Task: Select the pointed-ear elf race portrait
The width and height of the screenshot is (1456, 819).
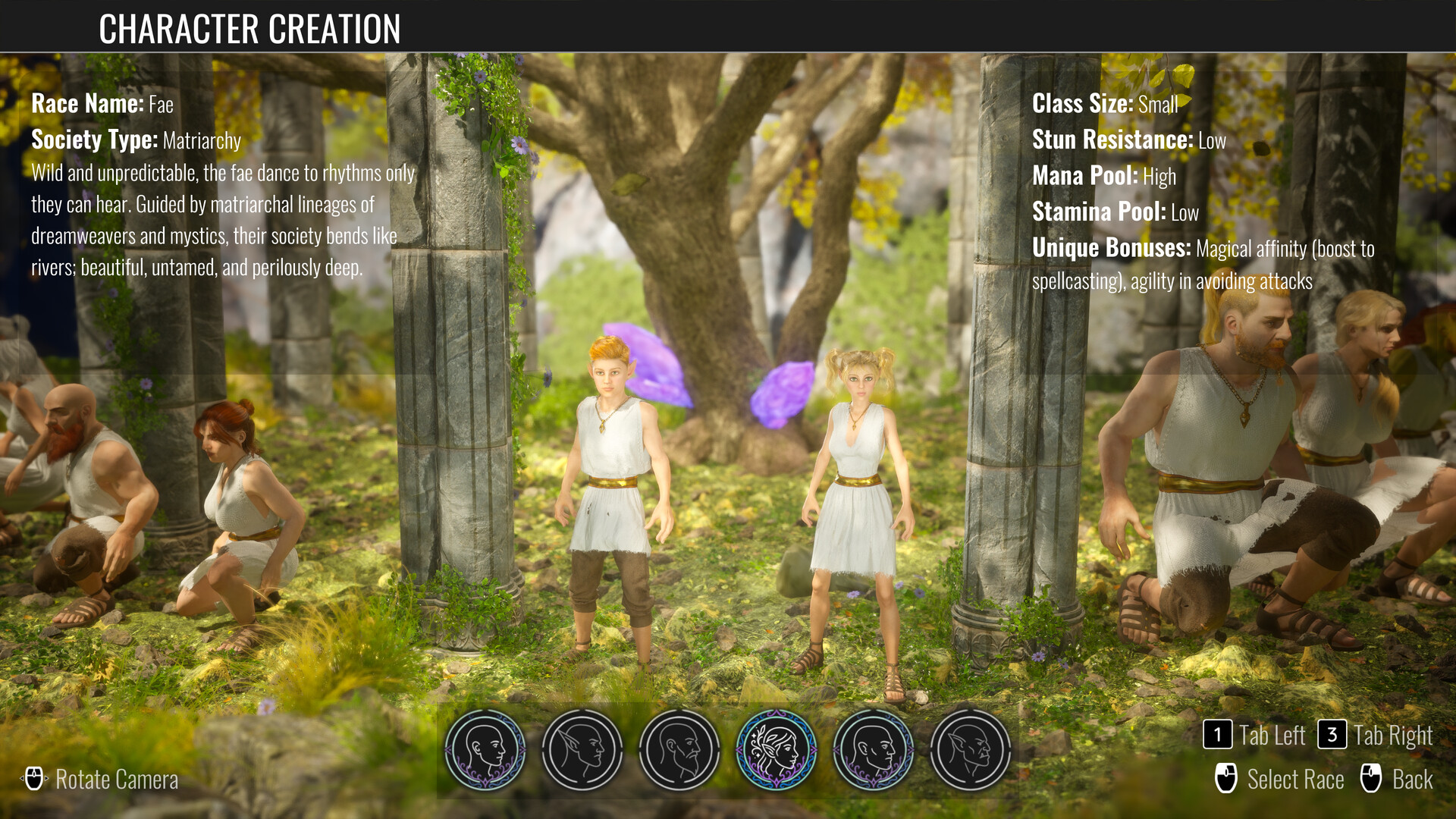Action: pos(582,750)
